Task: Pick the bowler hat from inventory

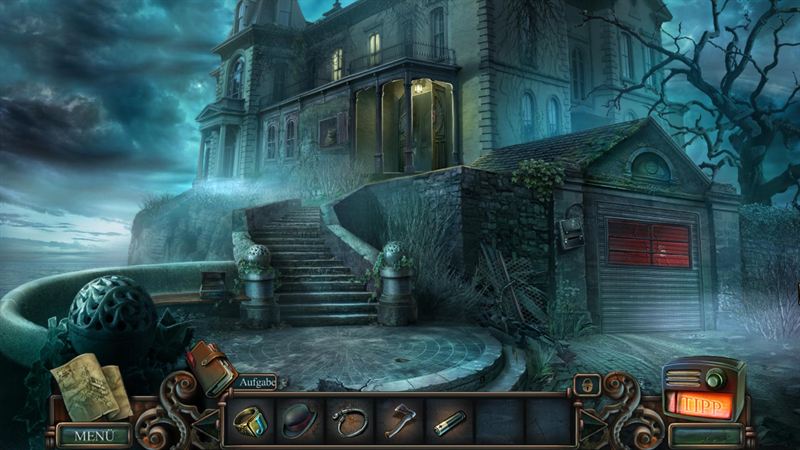Action: [299, 421]
